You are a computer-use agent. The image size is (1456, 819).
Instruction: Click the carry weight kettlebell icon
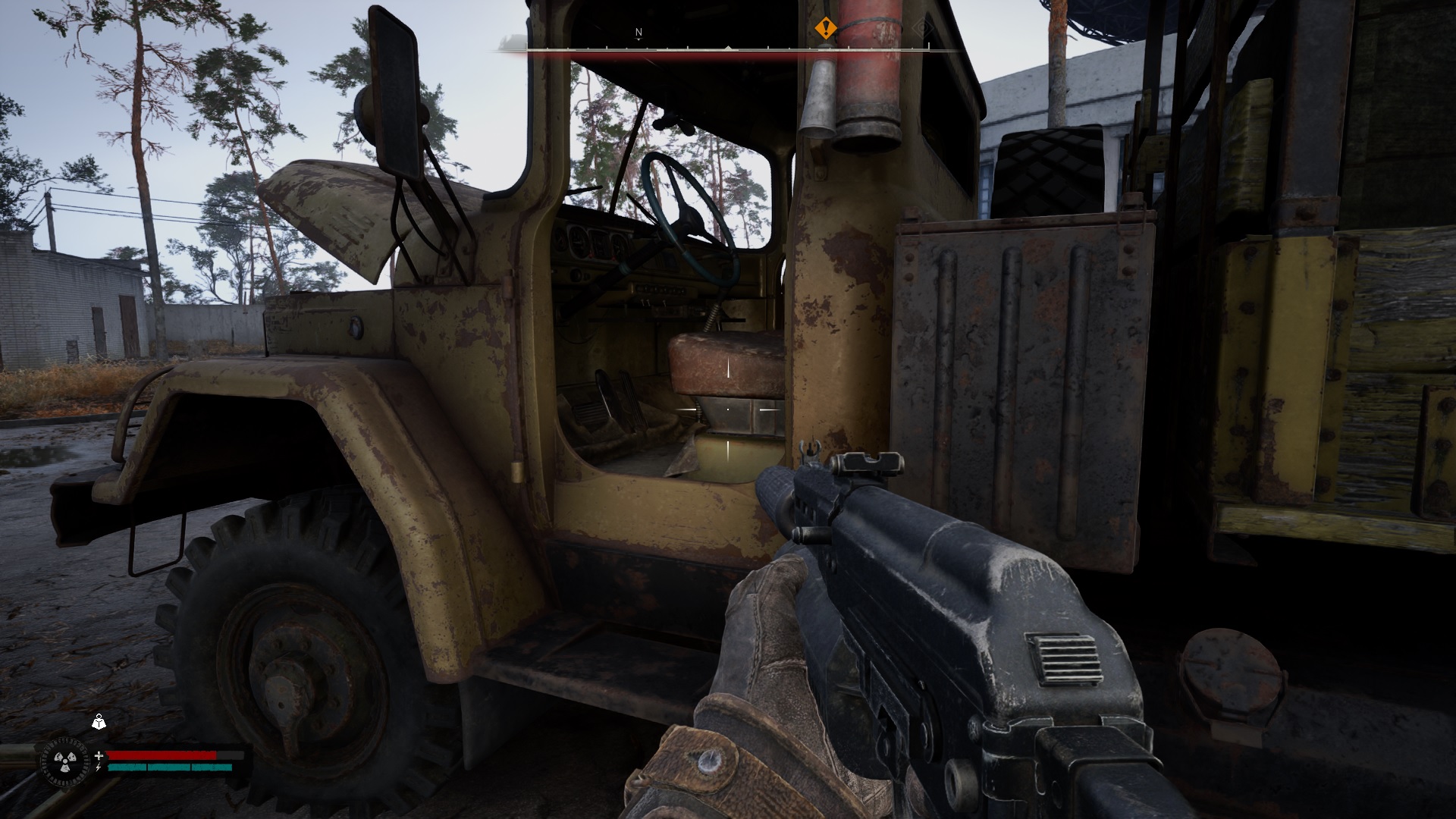pyautogui.click(x=99, y=722)
